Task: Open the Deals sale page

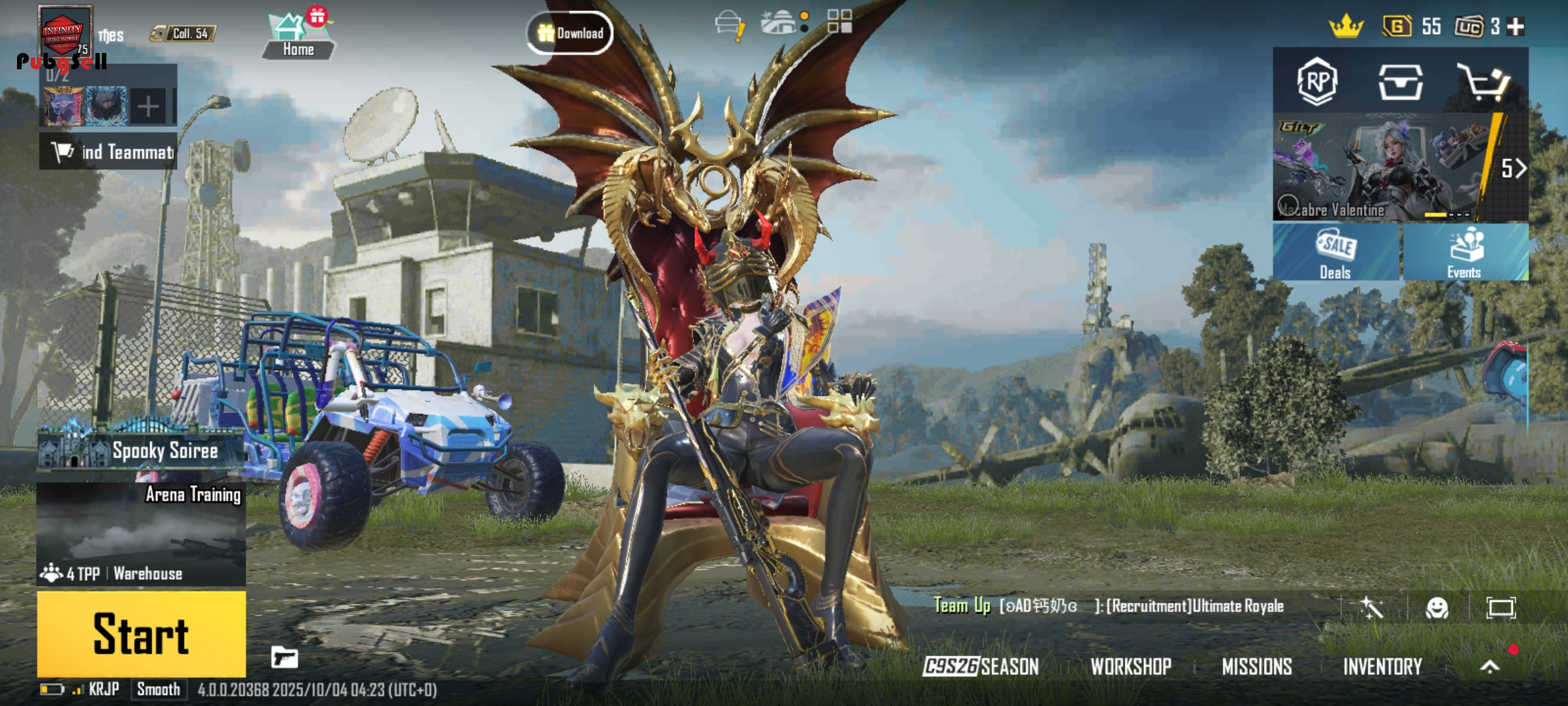Action: point(1335,253)
